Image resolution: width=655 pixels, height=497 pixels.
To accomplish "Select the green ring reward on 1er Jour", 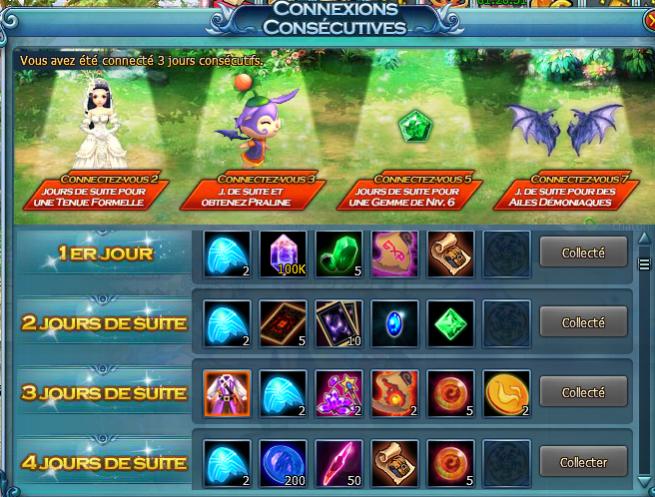I will click(338, 253).
